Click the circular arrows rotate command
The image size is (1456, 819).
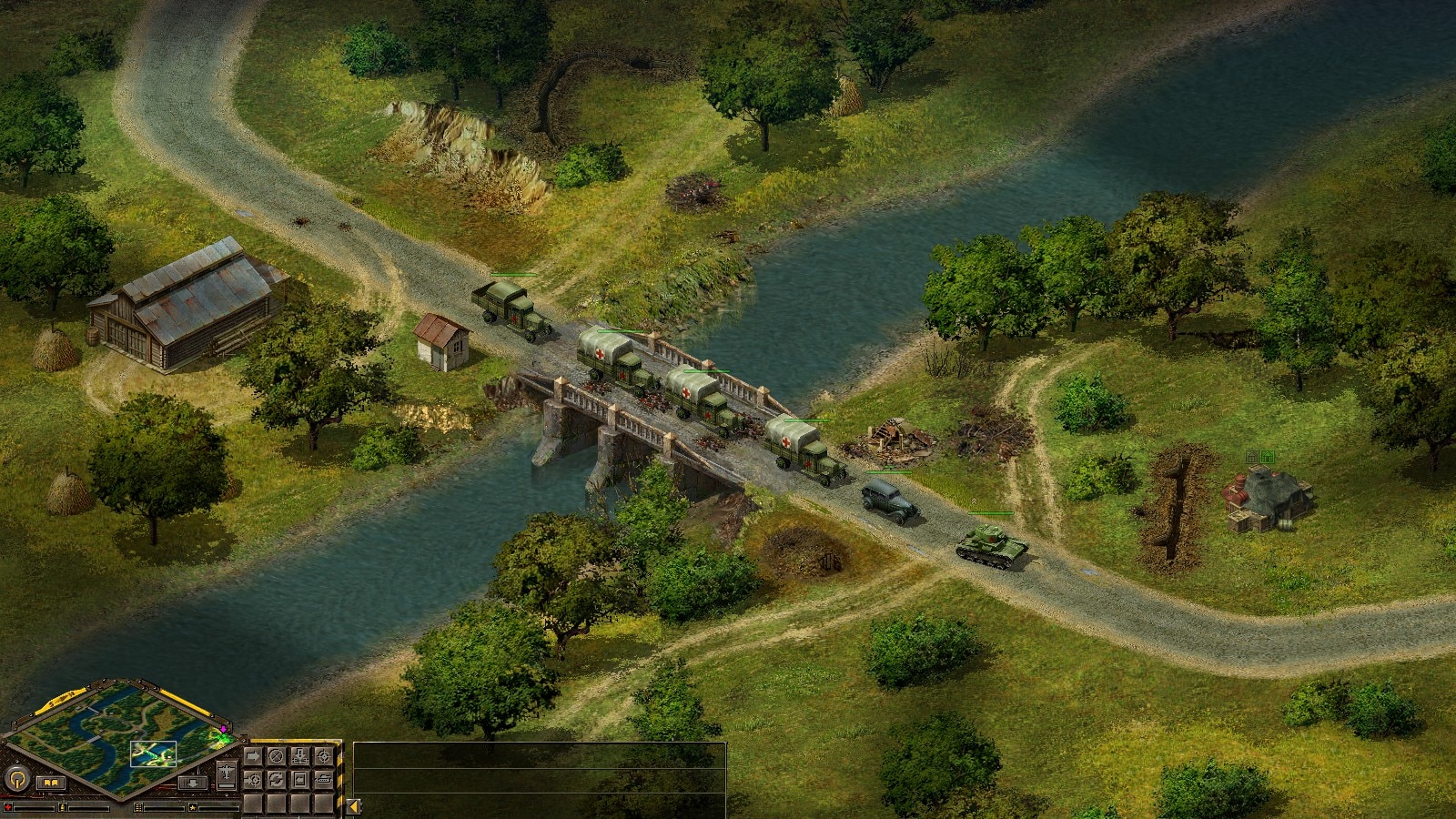pyautogui.click(x=276, y=780)
